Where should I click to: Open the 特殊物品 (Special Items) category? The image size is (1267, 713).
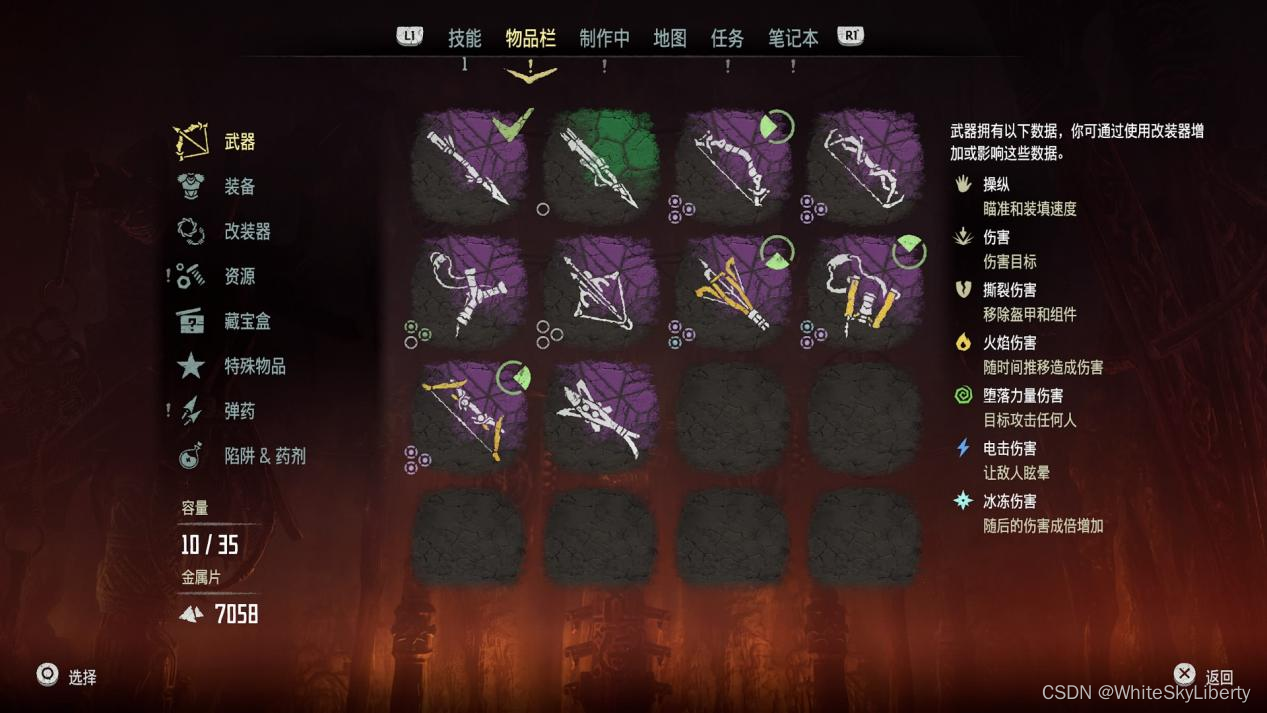click(x=254, y=366)
